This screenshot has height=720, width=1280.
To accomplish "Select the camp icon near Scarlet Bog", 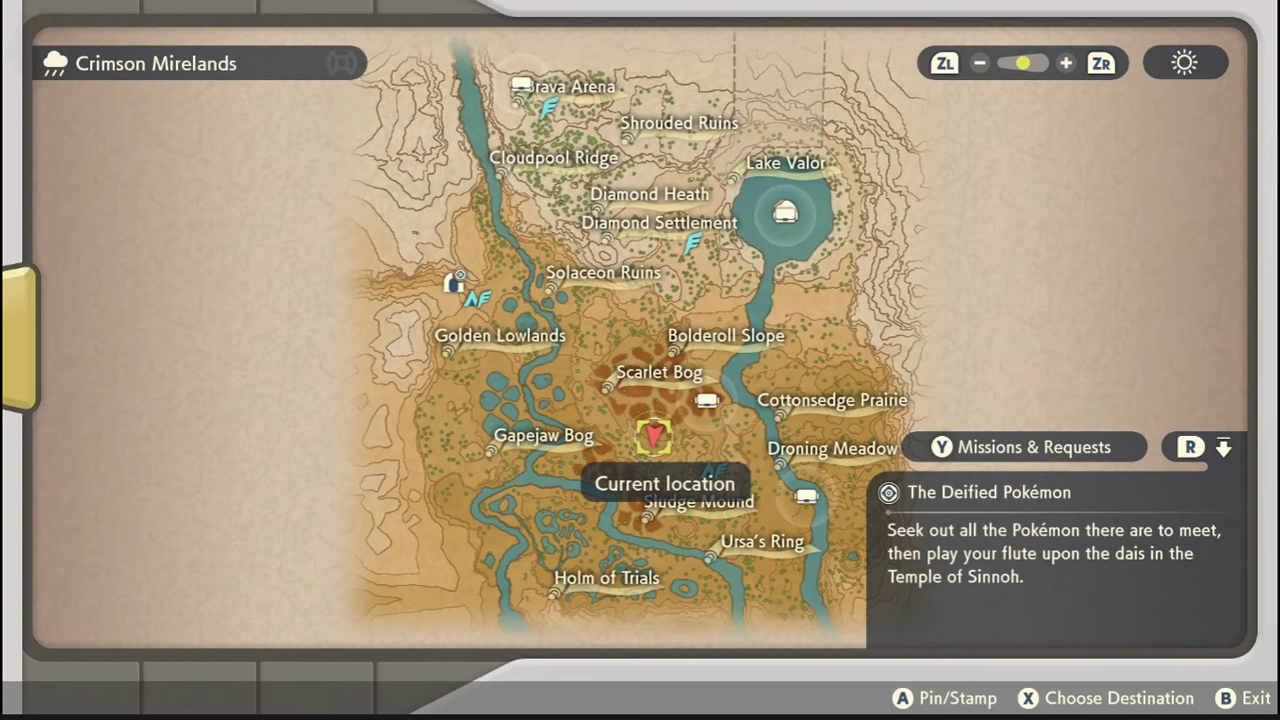I will tap(706, 400).
